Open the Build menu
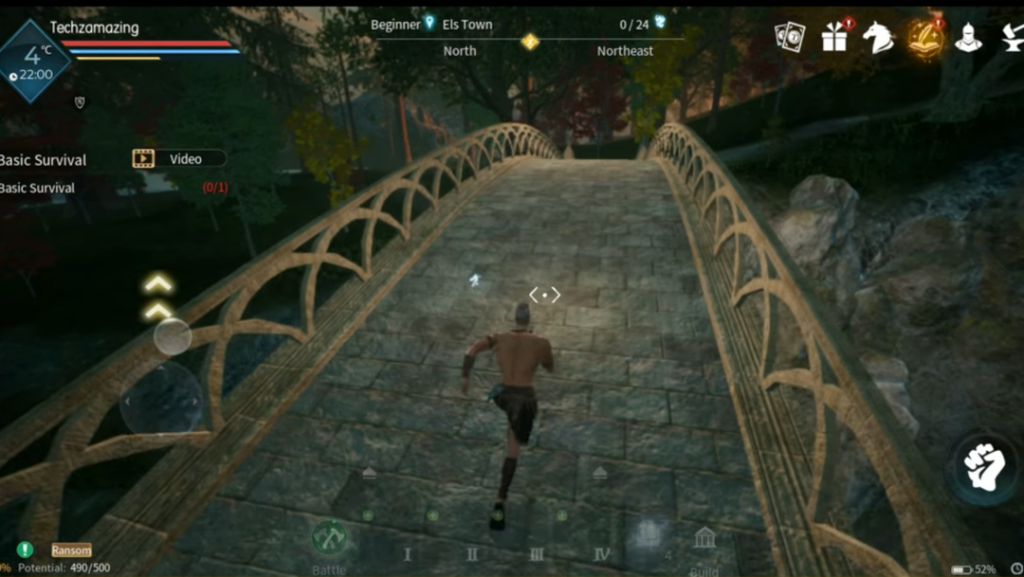The width and height of the screenshot is (1024, 577). point(704,543)
